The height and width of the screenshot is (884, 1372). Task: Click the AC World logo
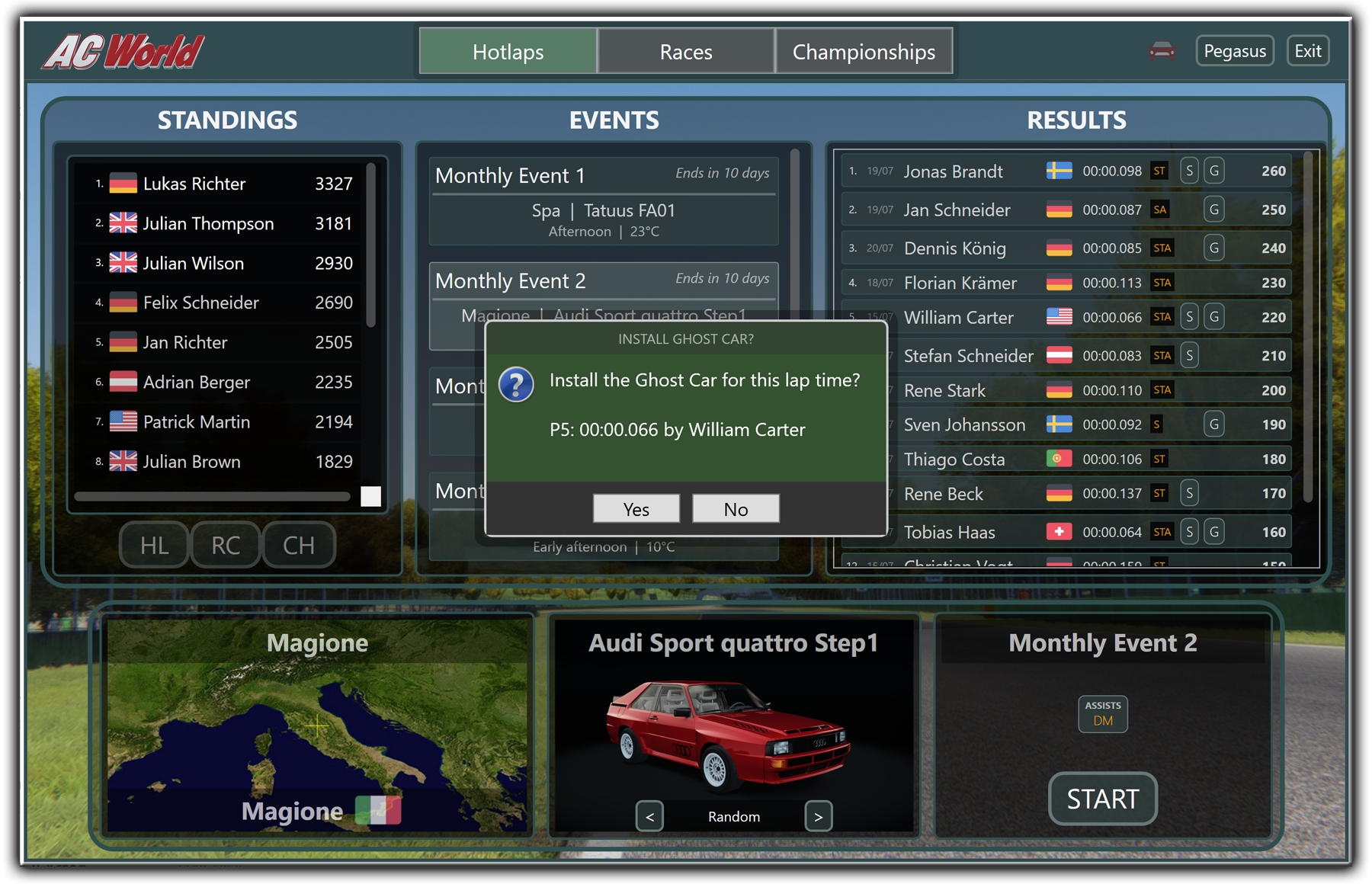(122, 52)
